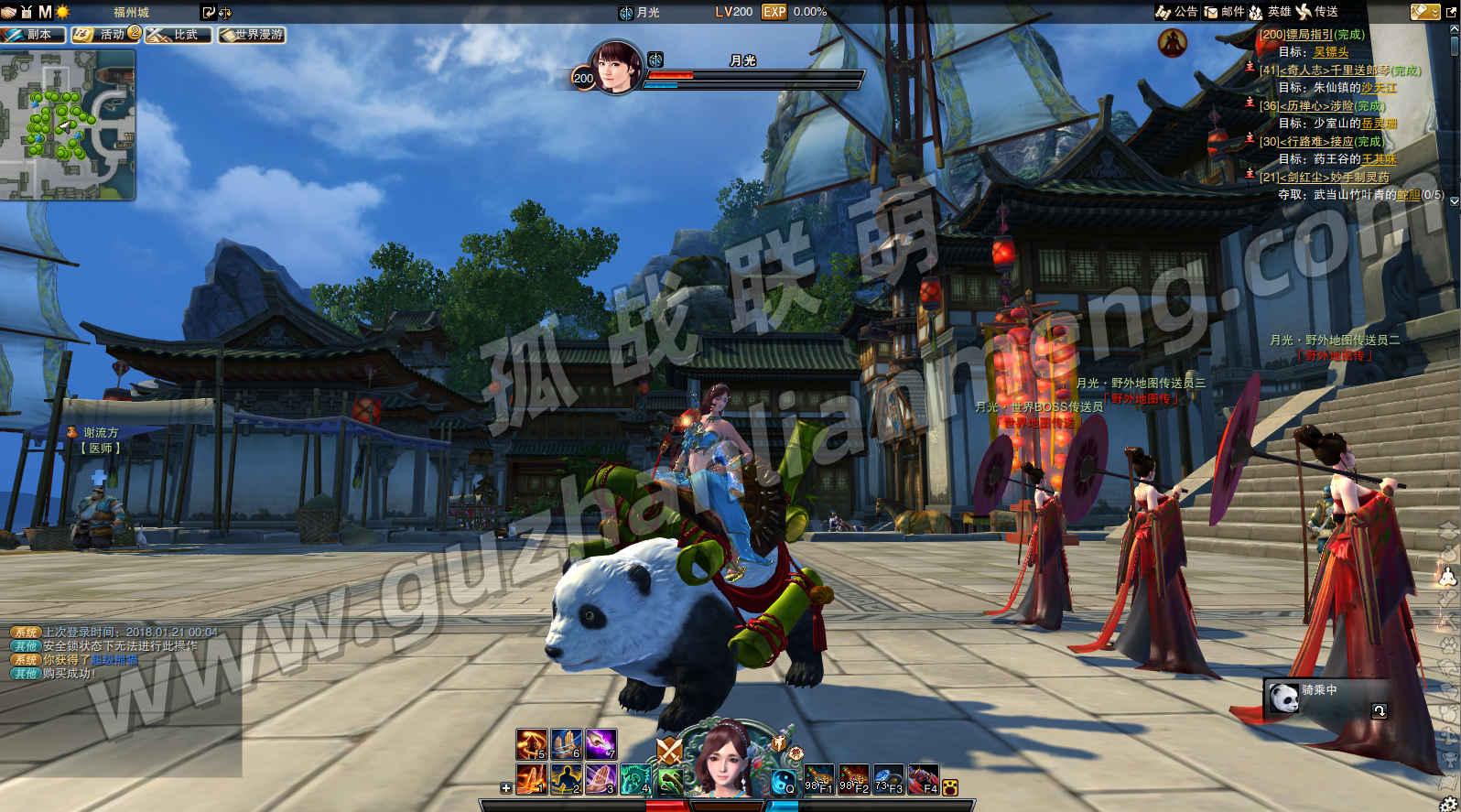Open 世界漫游 world roaming
This screenshot has height=812, width=1461.
pos(252,35)
